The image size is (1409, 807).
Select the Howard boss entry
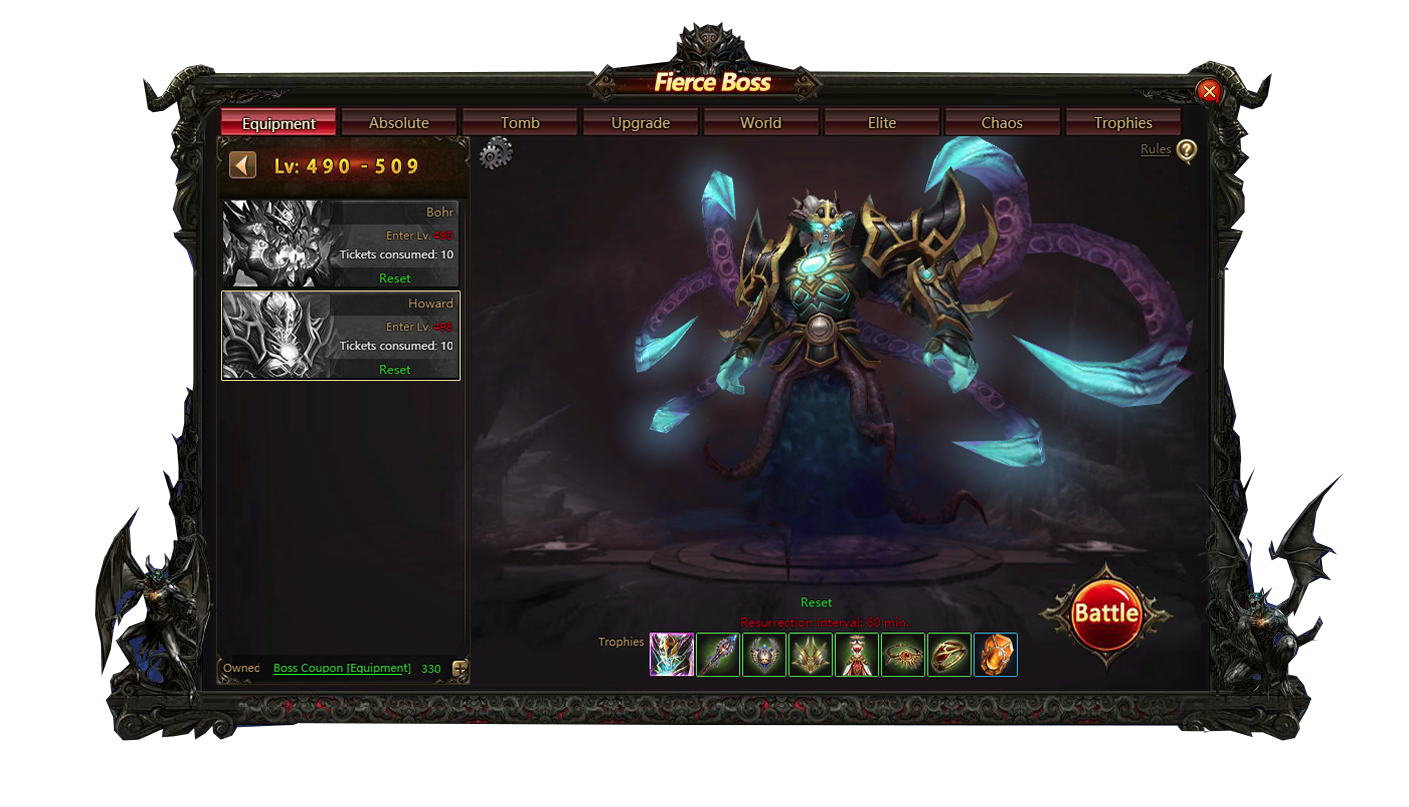coord(340,335)
